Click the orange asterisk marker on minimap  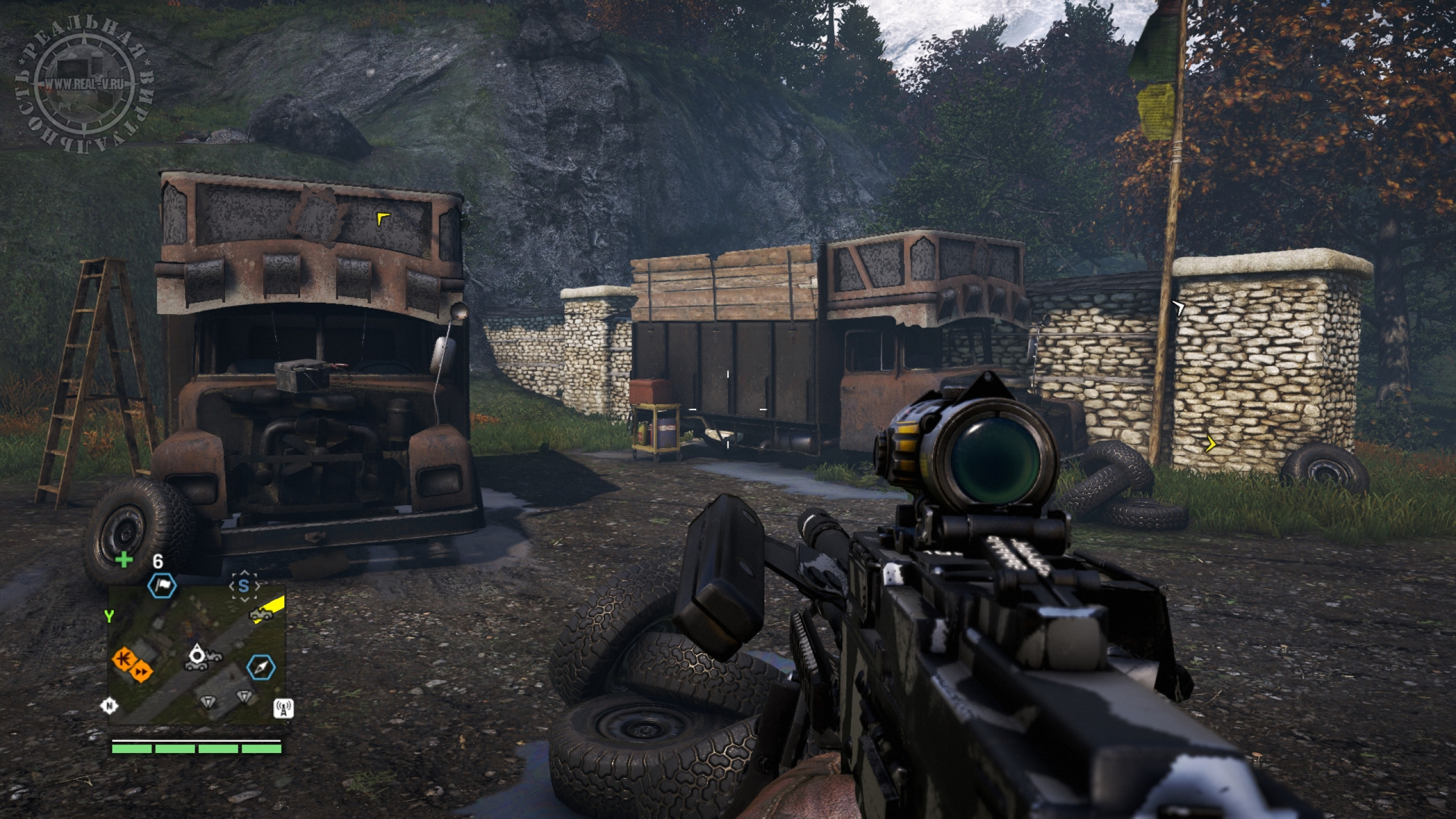122,660
